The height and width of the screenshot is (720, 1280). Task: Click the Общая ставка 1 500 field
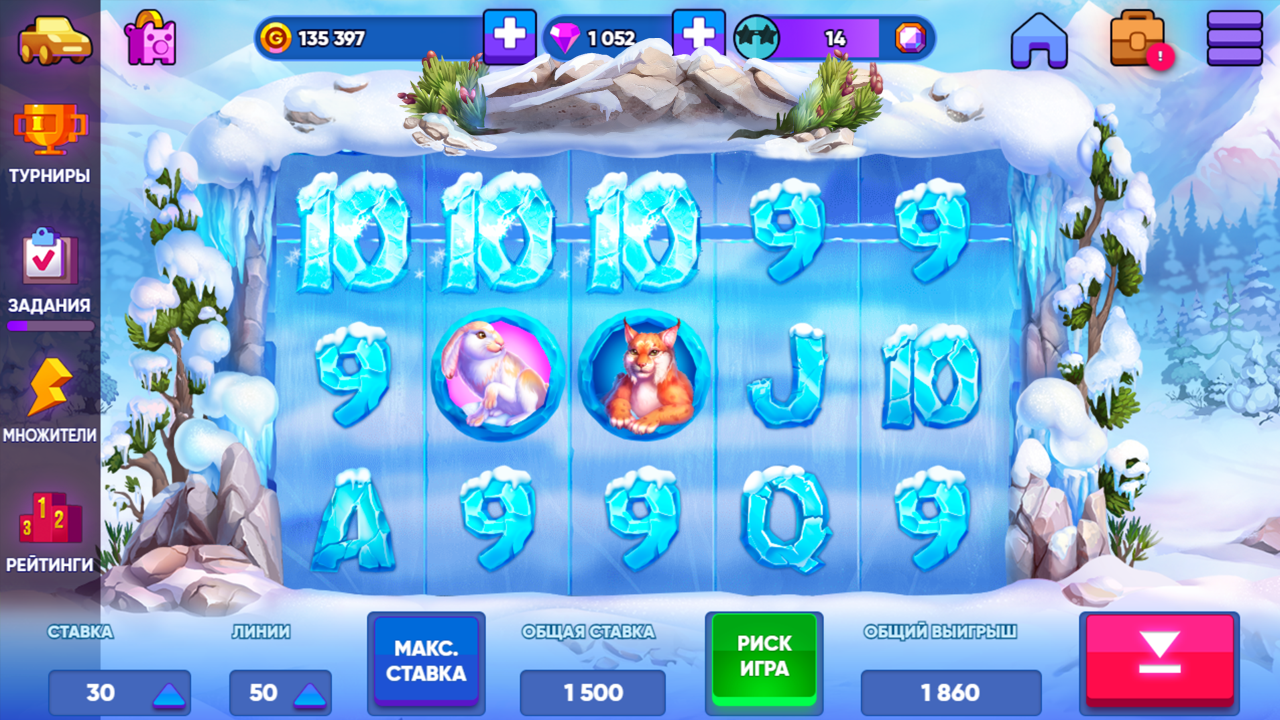pos(591,692)
